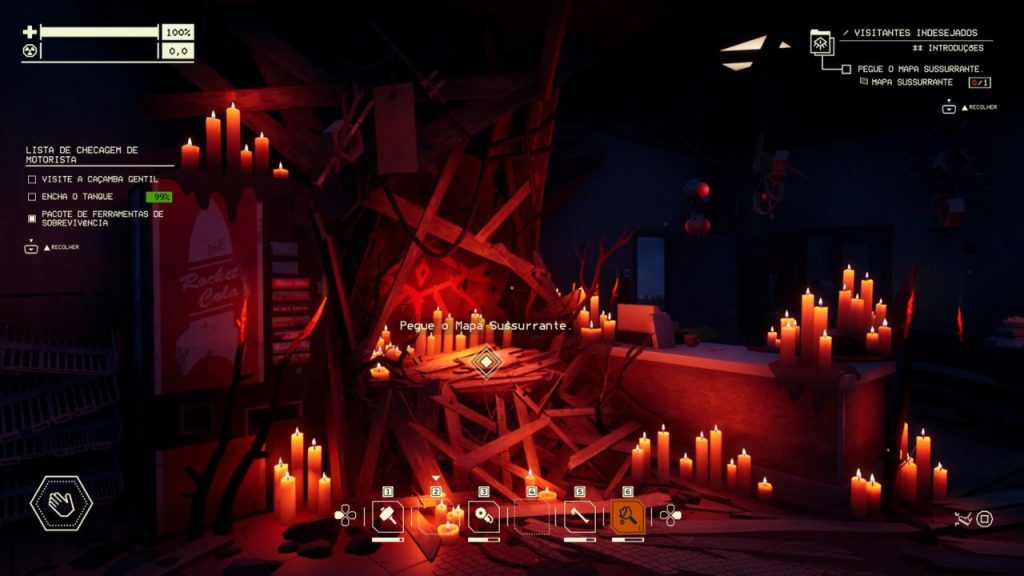The width and height of the screenshot is (1024, 576).
Task: Toggle the Visite a Caçamba Gentil checkbox
Action: pyautogui.click(x=32, y=179)
